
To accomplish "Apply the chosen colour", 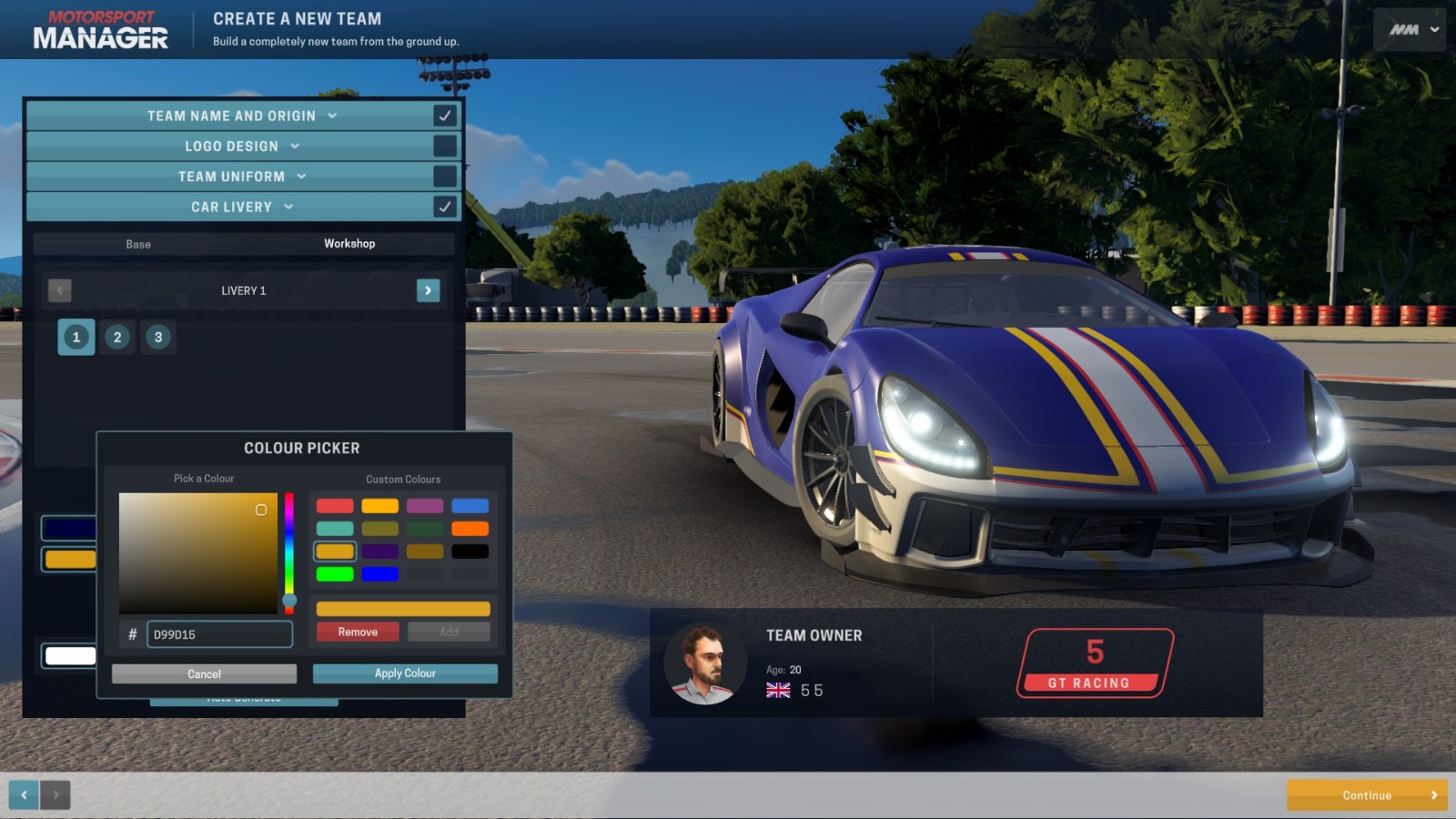I will [405, 673].
